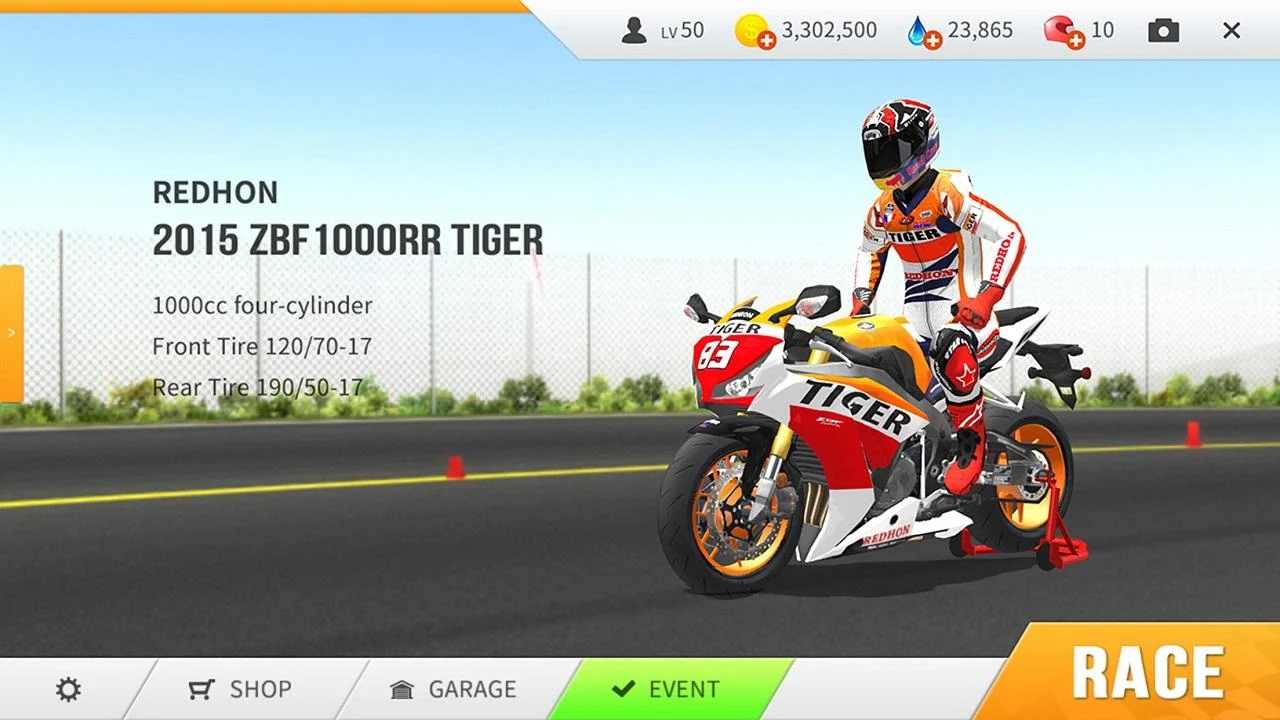Close the screen with the X button

pos(1231,30)
